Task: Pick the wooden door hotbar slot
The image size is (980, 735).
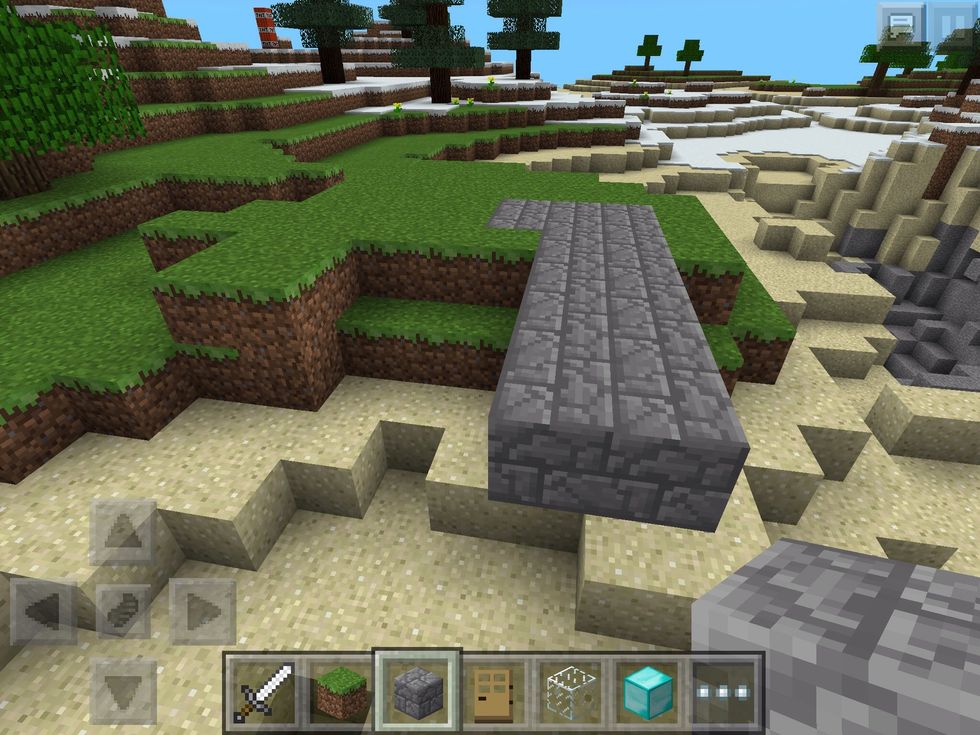Action: (x=493, y=692)
